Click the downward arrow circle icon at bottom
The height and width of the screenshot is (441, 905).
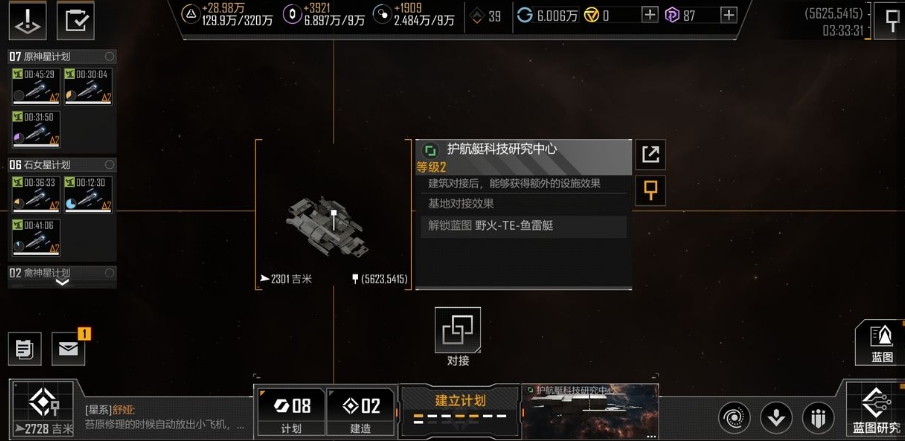click(775, 416)
